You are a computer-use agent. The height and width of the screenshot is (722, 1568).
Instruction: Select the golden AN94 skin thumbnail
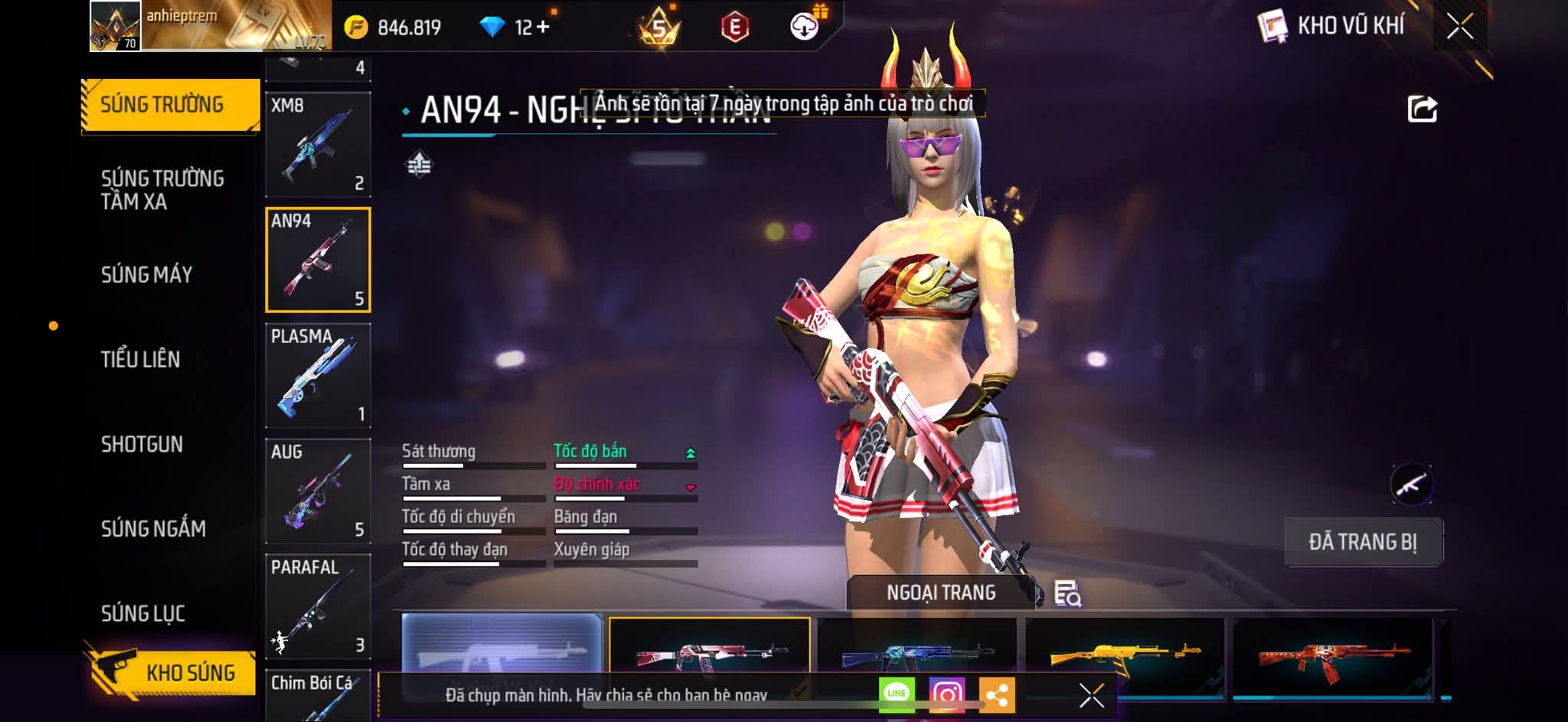(x=1124, y=655)
